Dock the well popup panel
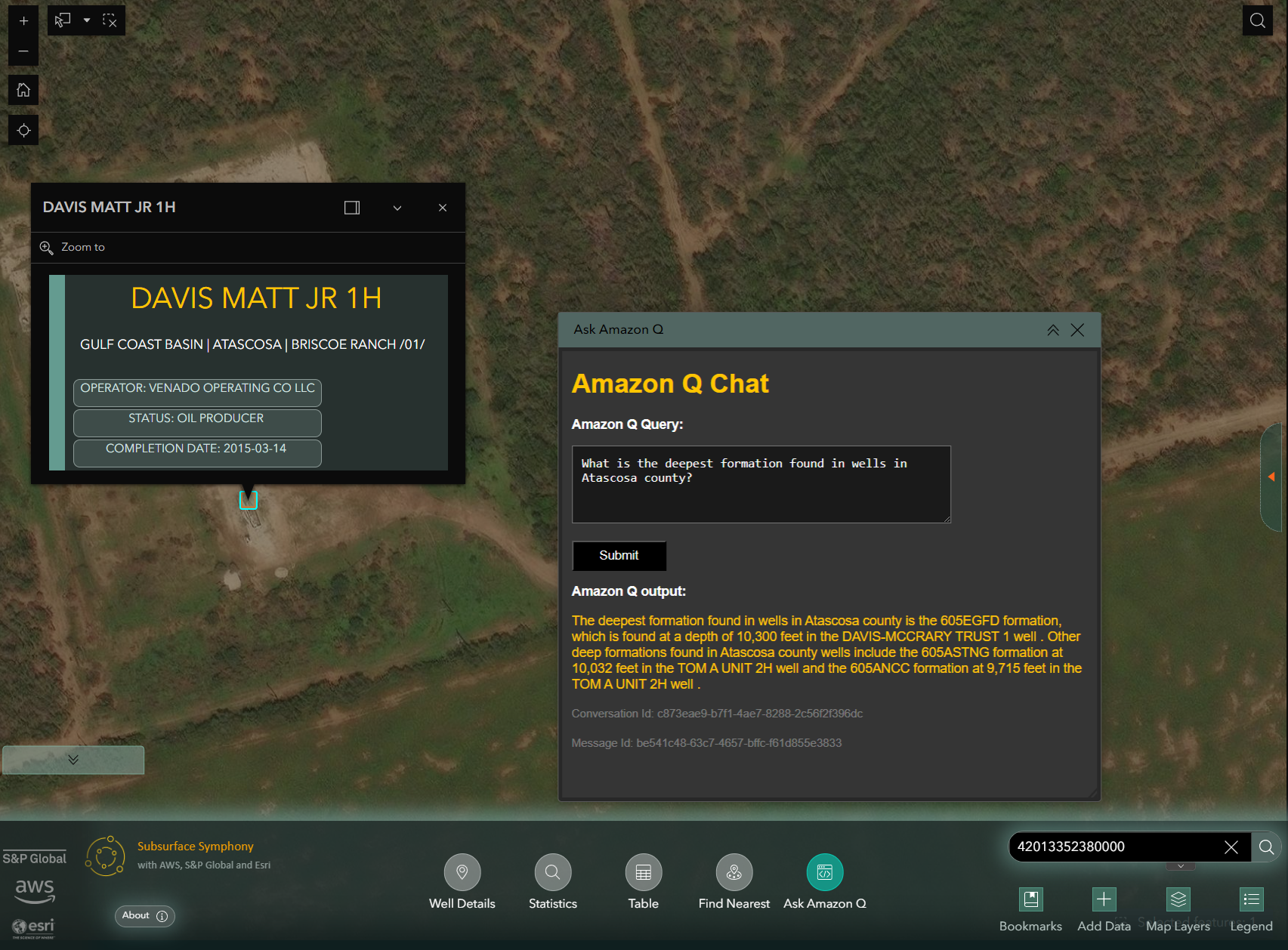Screen dimensions: 1288x950 (352, 208)
